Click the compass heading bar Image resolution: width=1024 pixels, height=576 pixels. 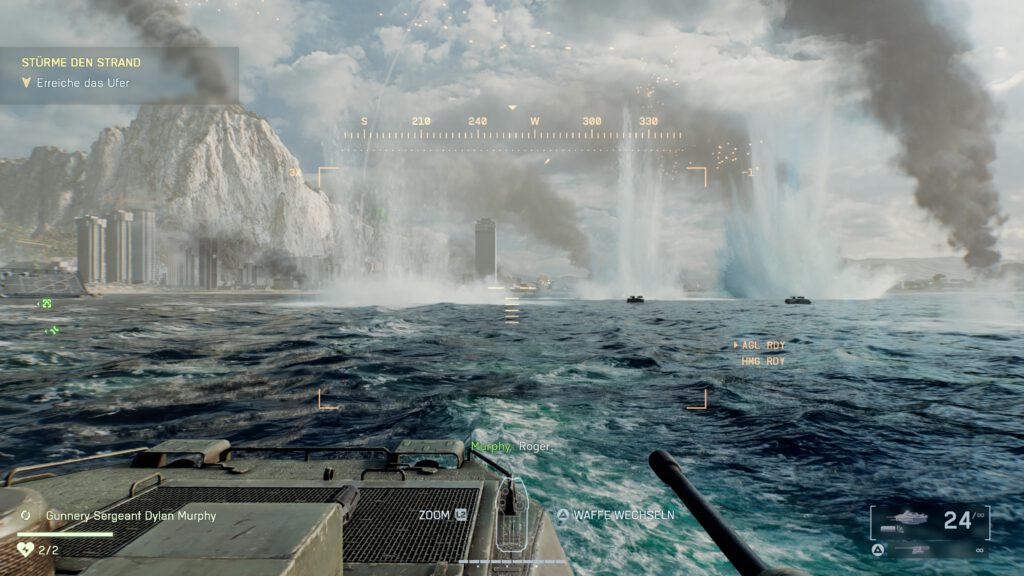pyautogui.click(x=512, y=123)
